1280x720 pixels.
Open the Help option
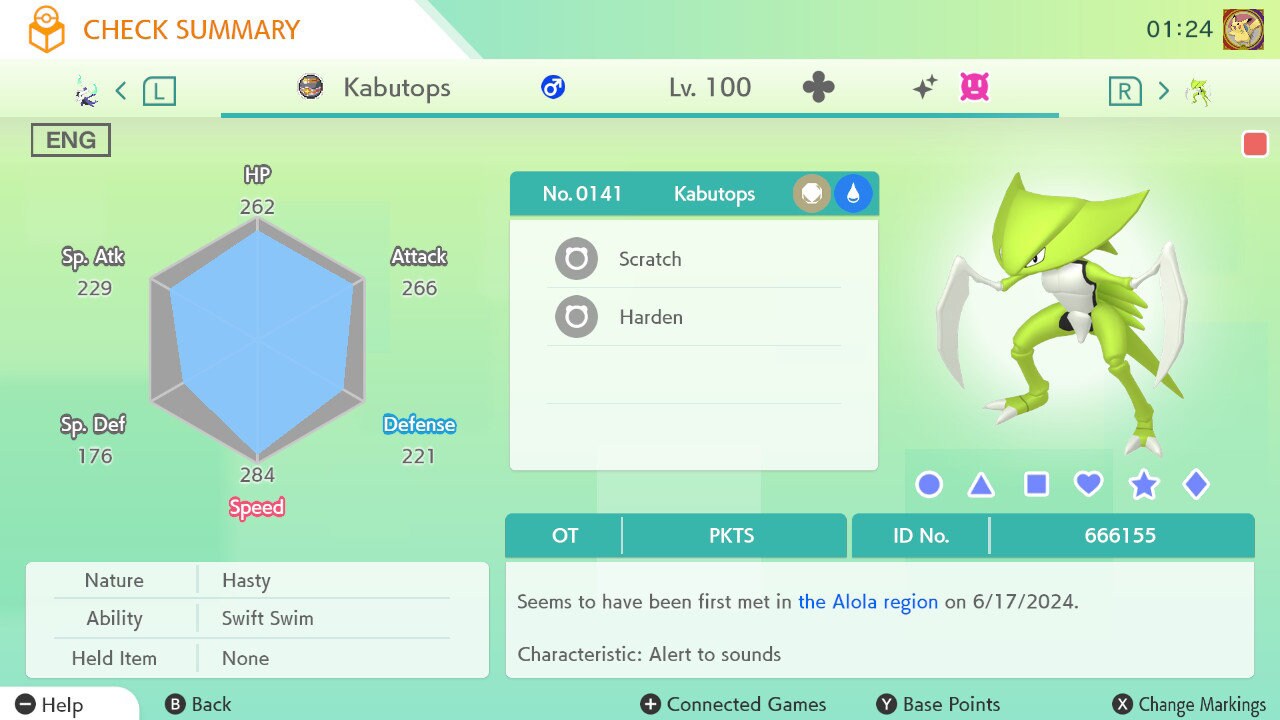click(x=50, y=704)
